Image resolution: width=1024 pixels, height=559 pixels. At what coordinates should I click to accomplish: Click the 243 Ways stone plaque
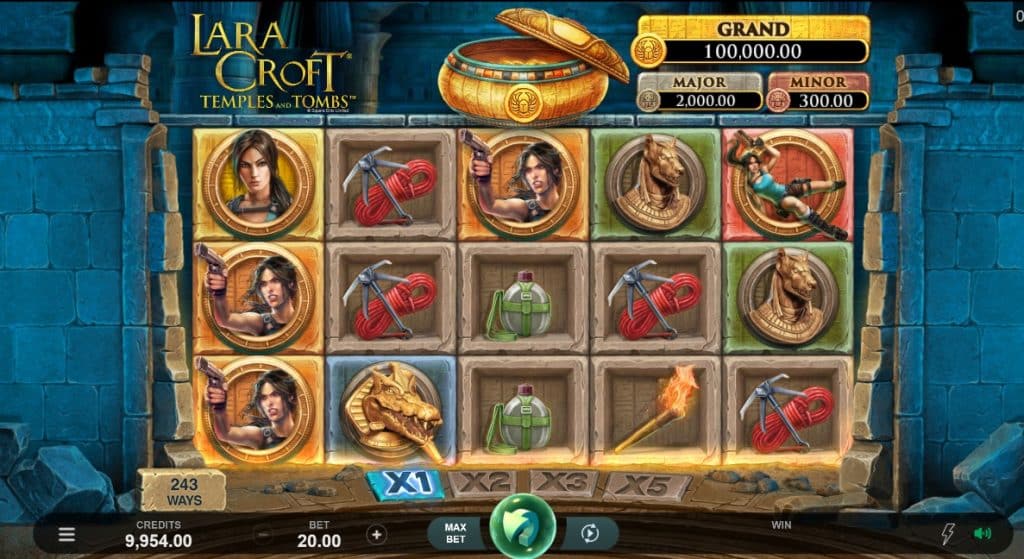point(182,491)
